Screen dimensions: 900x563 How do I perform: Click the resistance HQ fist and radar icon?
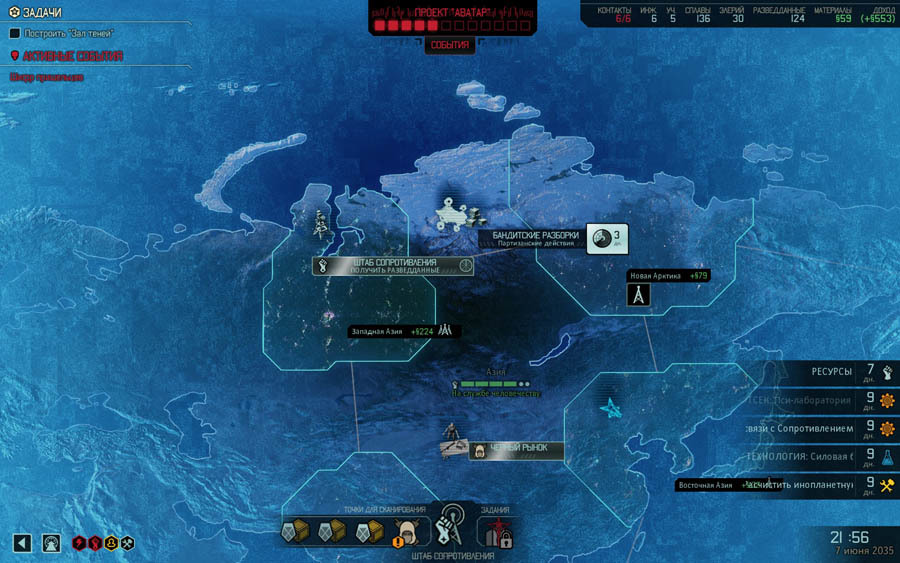point(455,524)
